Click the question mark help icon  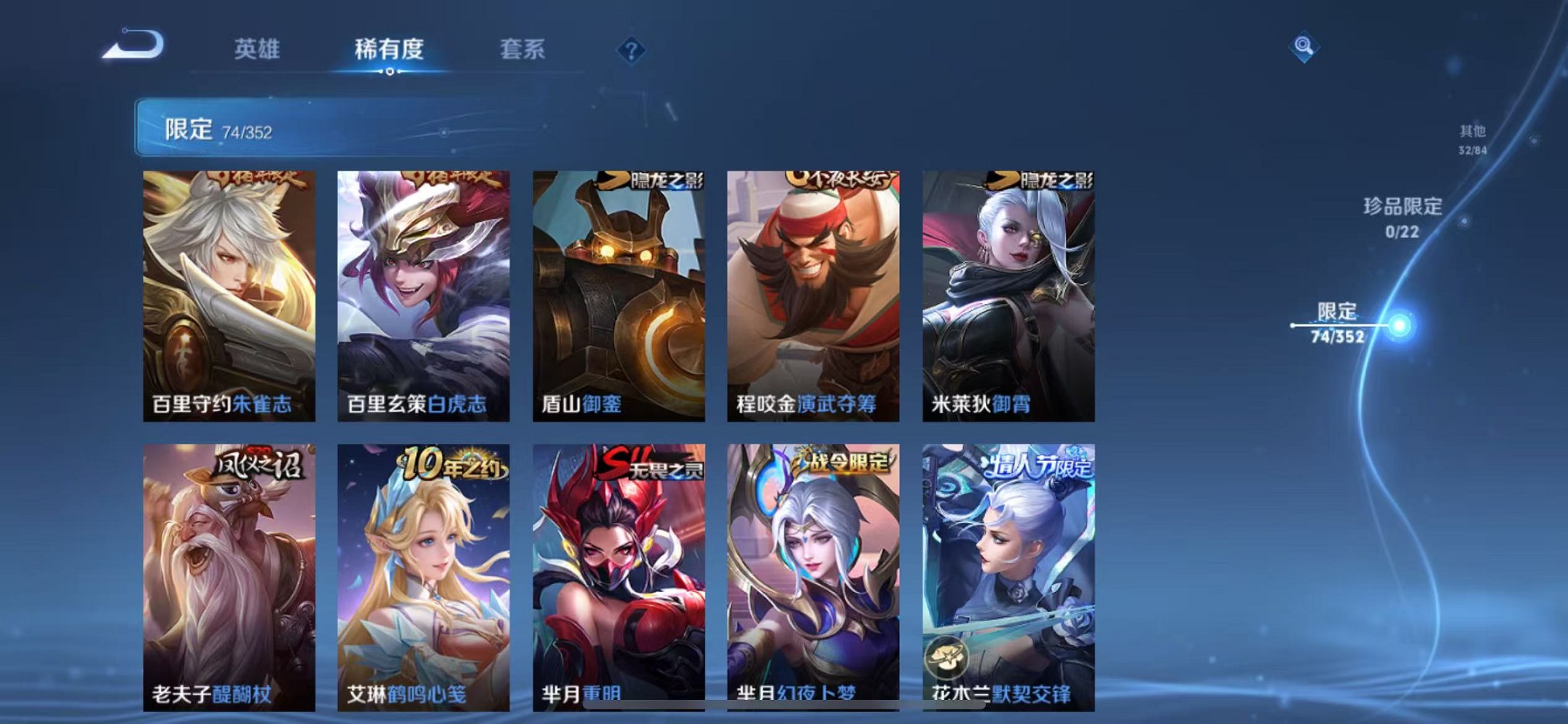pyautogui.click(x=631, y=51)
